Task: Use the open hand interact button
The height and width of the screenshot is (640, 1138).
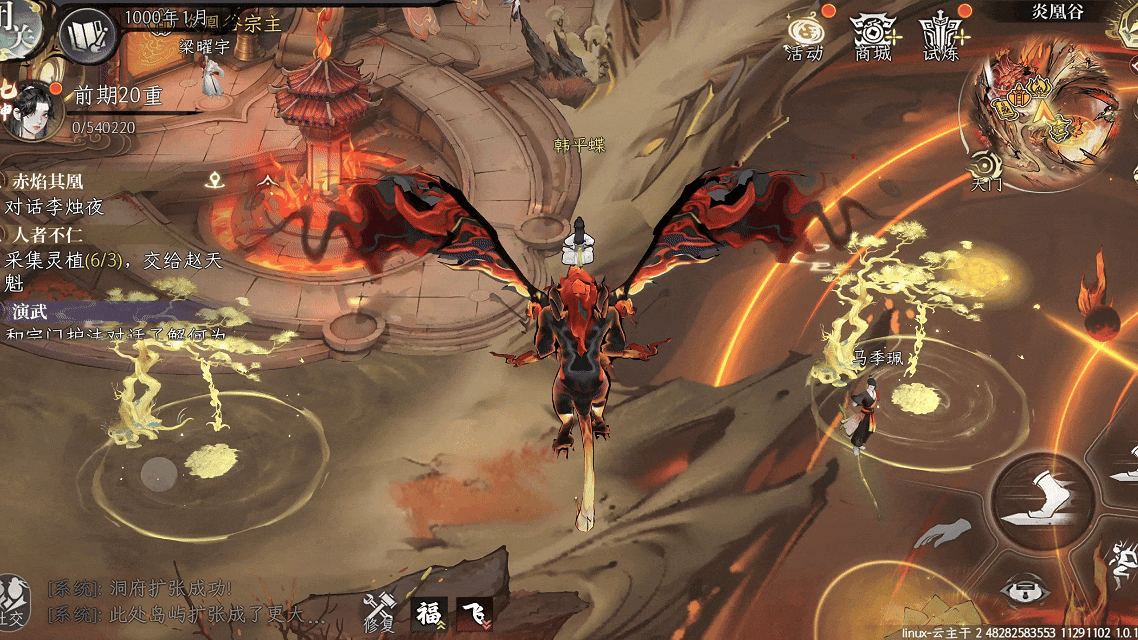Action: (x=944, y=533)
